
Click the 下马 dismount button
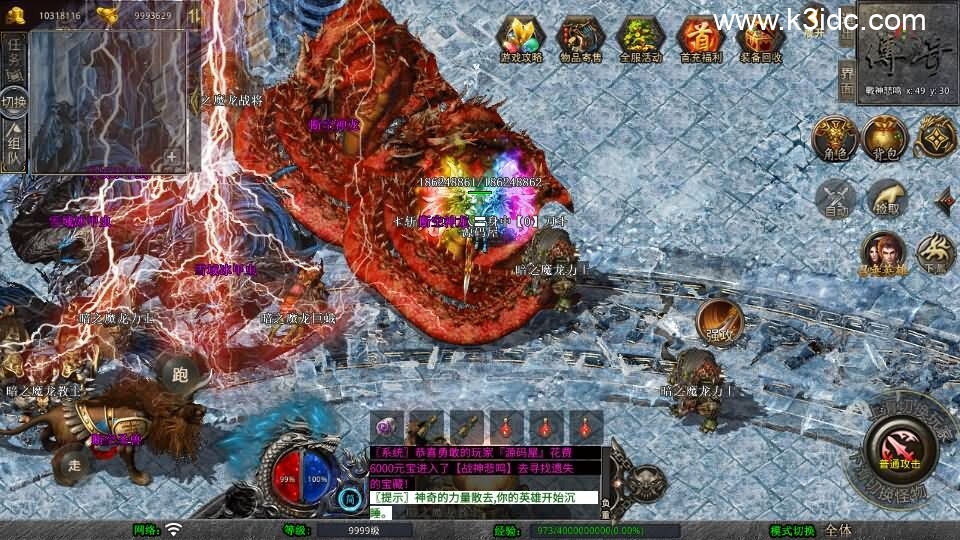click(x=935, y=252)
